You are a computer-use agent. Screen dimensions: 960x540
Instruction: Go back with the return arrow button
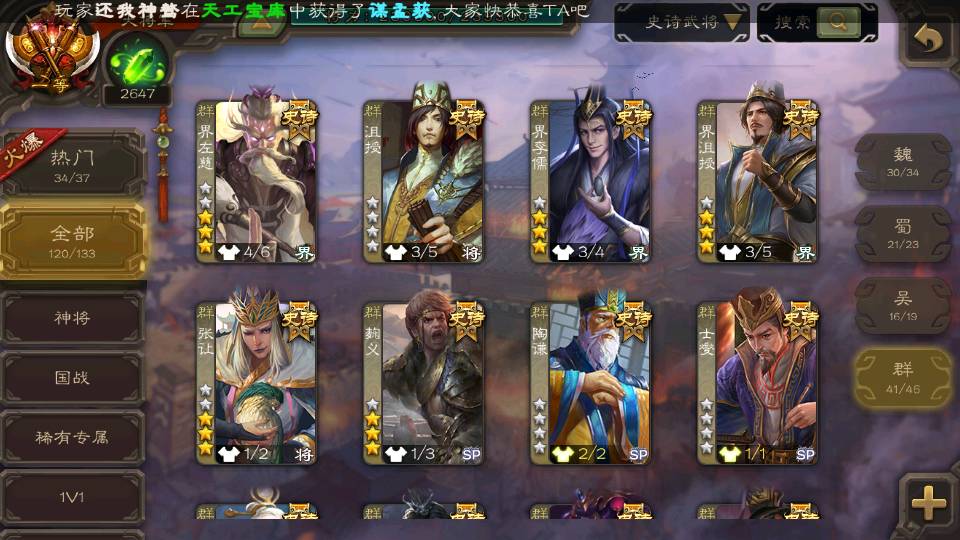coord(929,40)
